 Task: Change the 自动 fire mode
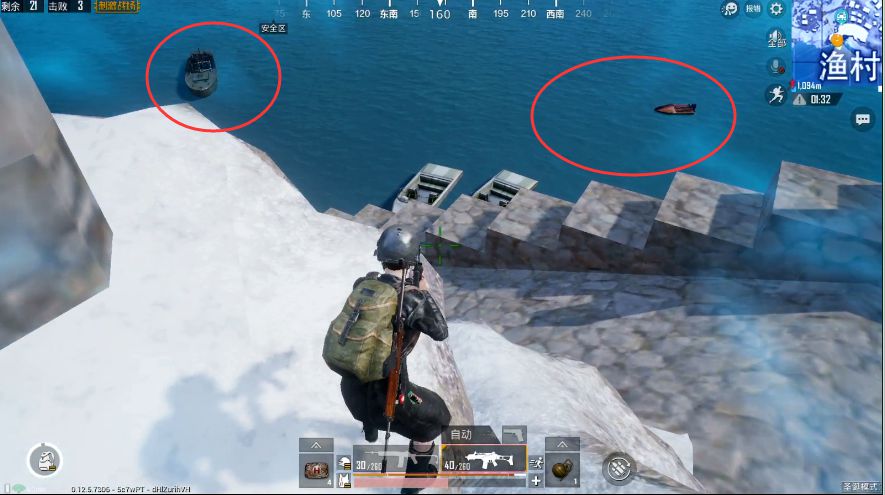[x=461, y=434]
